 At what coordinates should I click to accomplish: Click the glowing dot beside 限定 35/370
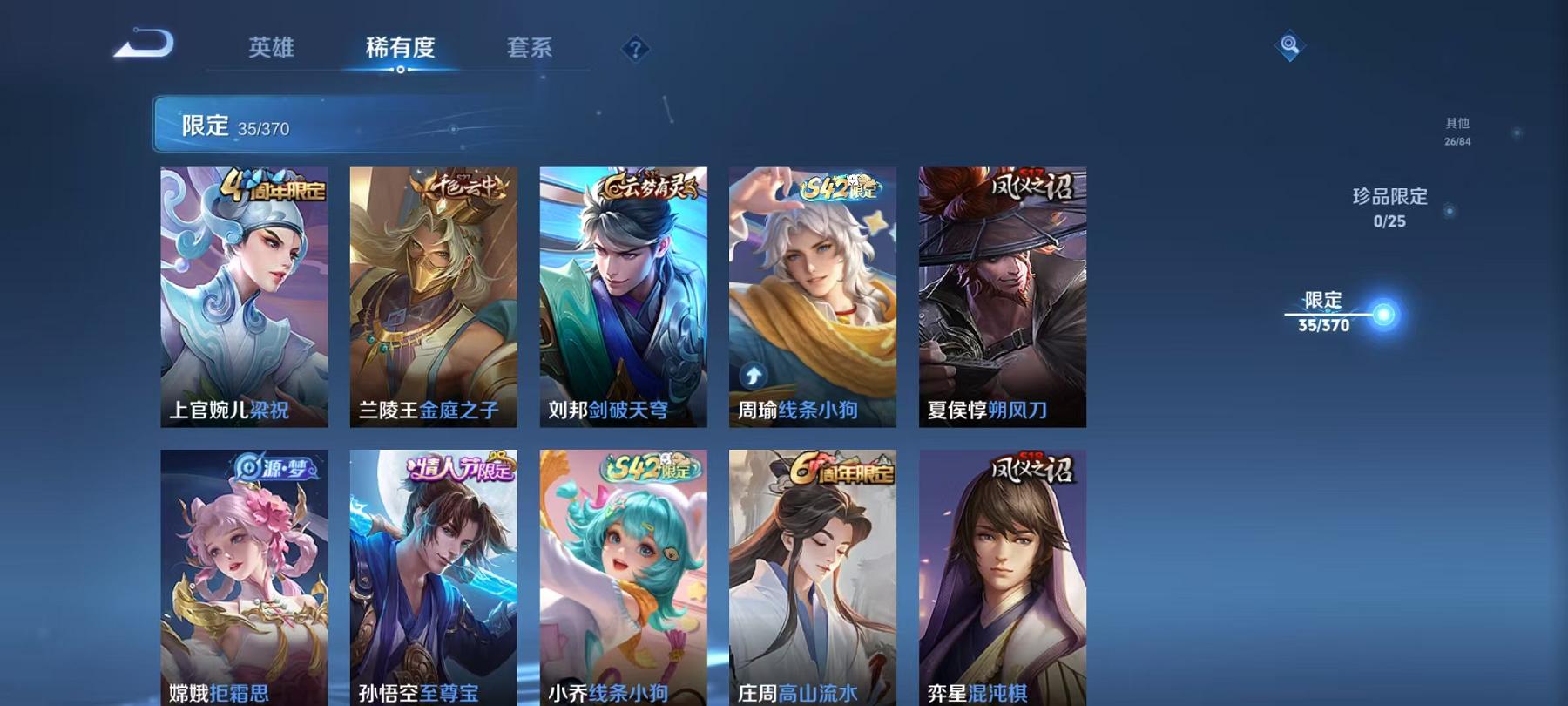tap(1383, 313)
